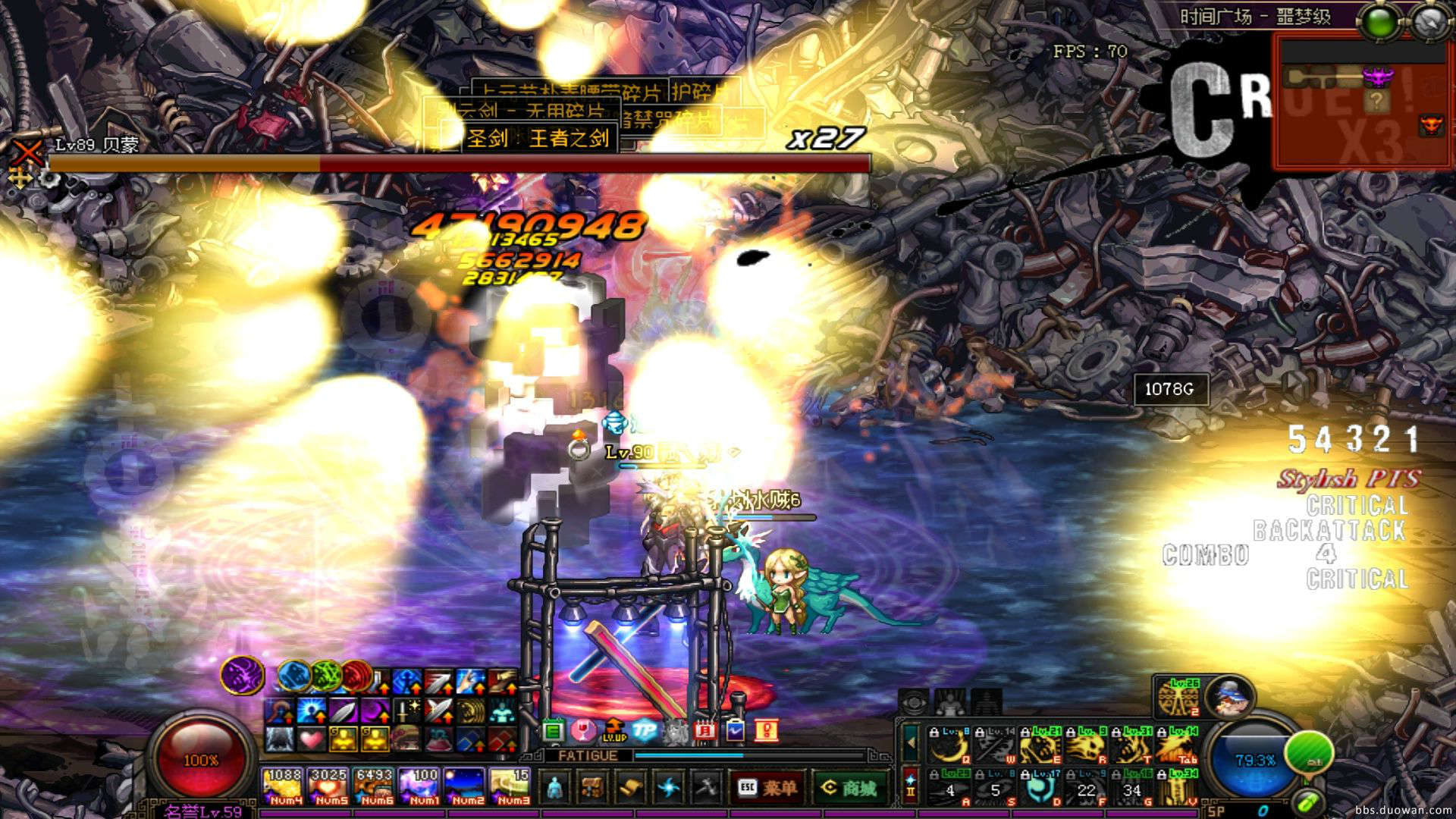The image size is (1456, 819).
Task: Use the Num5 heart potion slot
Action: pyautogui.click(x=328, y=786)
